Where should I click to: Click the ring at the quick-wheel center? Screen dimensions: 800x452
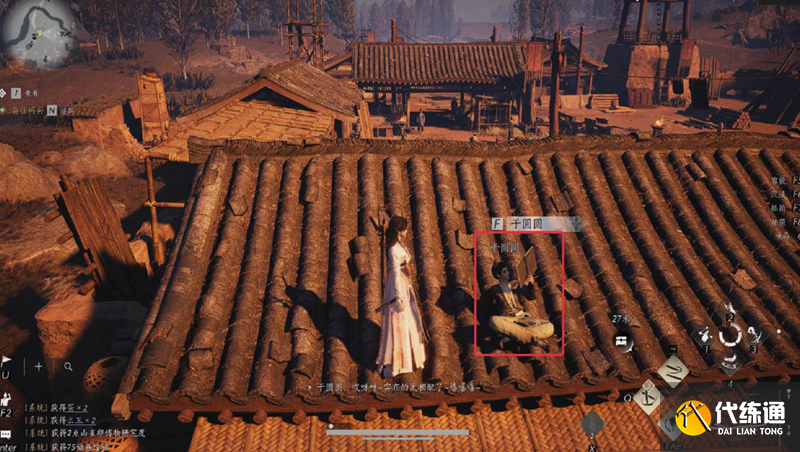(731, 336)
